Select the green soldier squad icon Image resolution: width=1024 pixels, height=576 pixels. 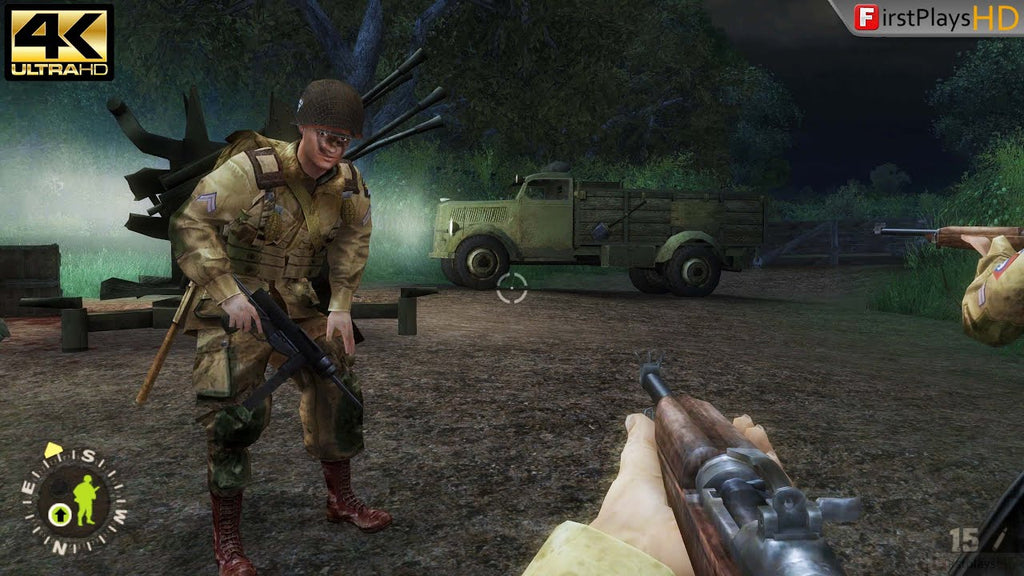[x=86, y=500]
